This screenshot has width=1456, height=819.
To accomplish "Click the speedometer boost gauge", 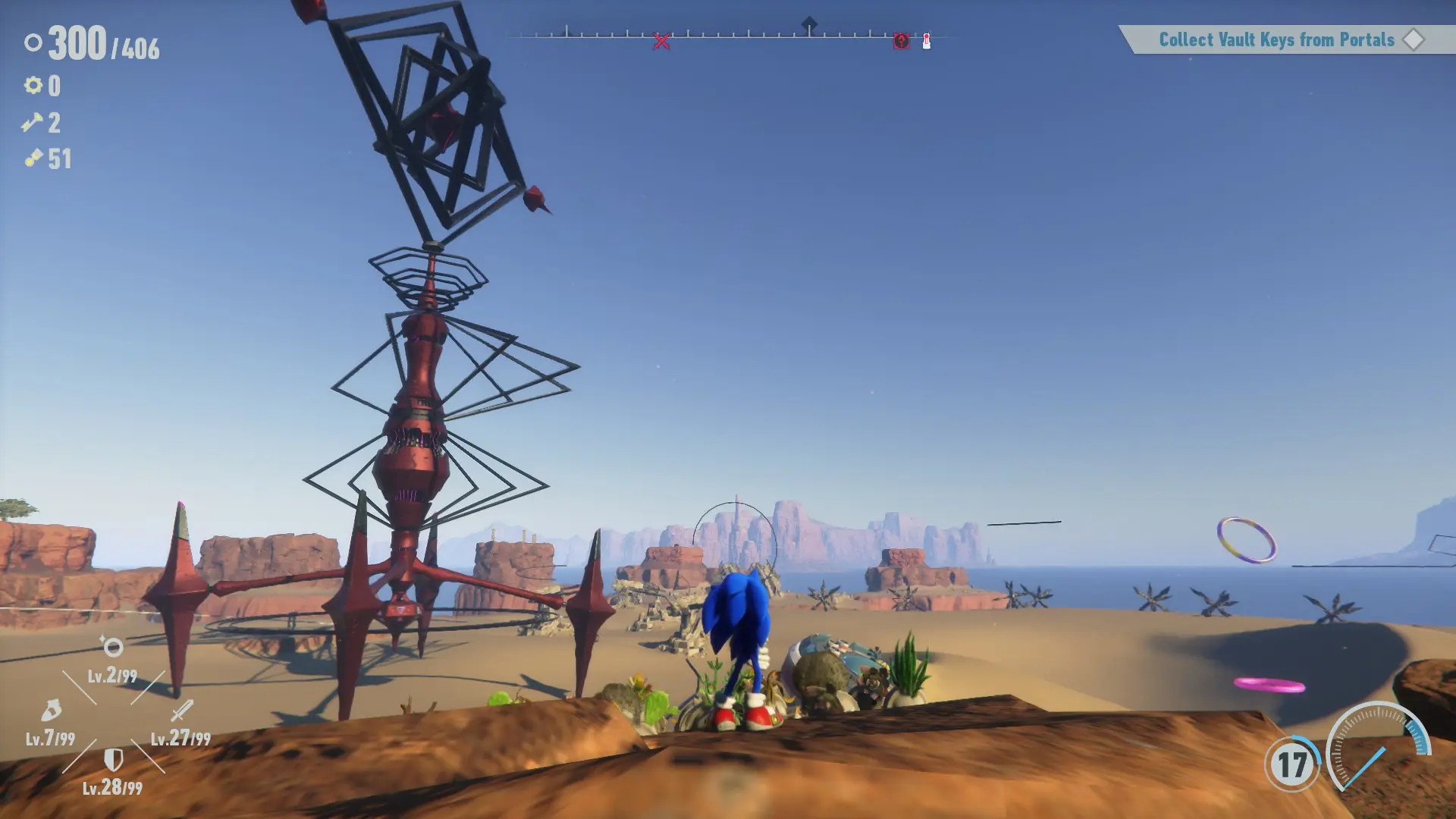I will [x=1376, y=747].
